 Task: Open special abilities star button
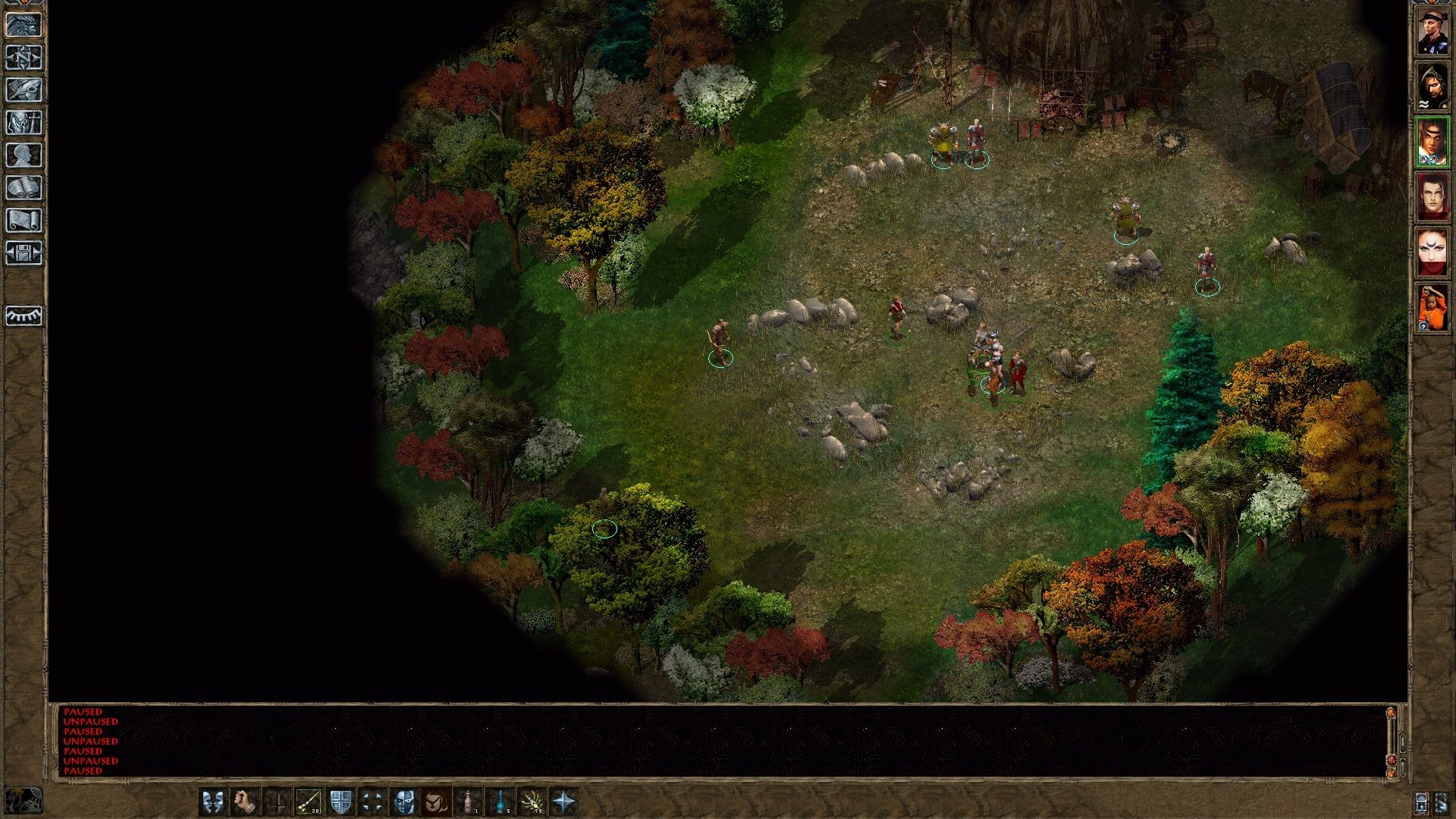pyautogui.click(x=564, y=802)
